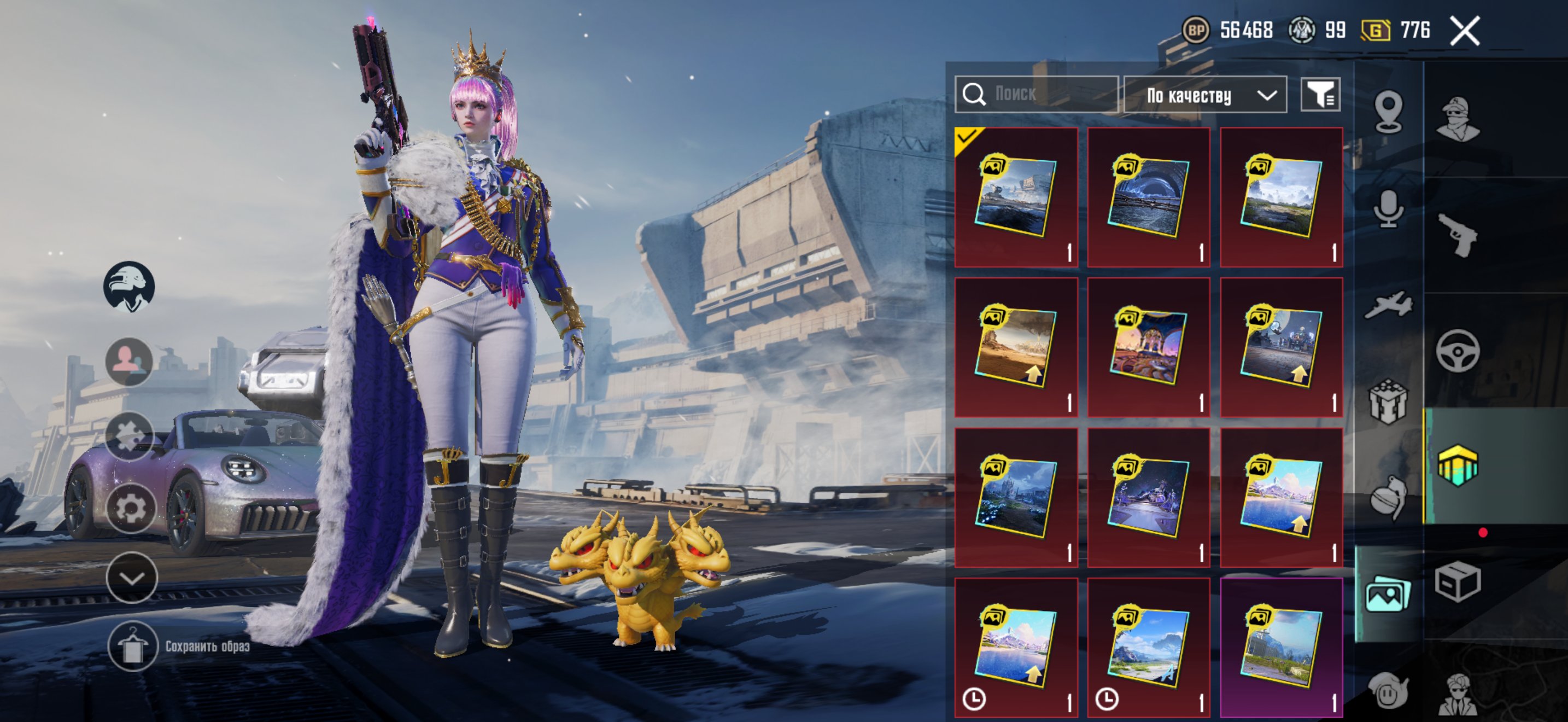Choose the desert canyon lobby background
The image size is (1568, 722).
pyautogui.click(x=1015, y=347)
